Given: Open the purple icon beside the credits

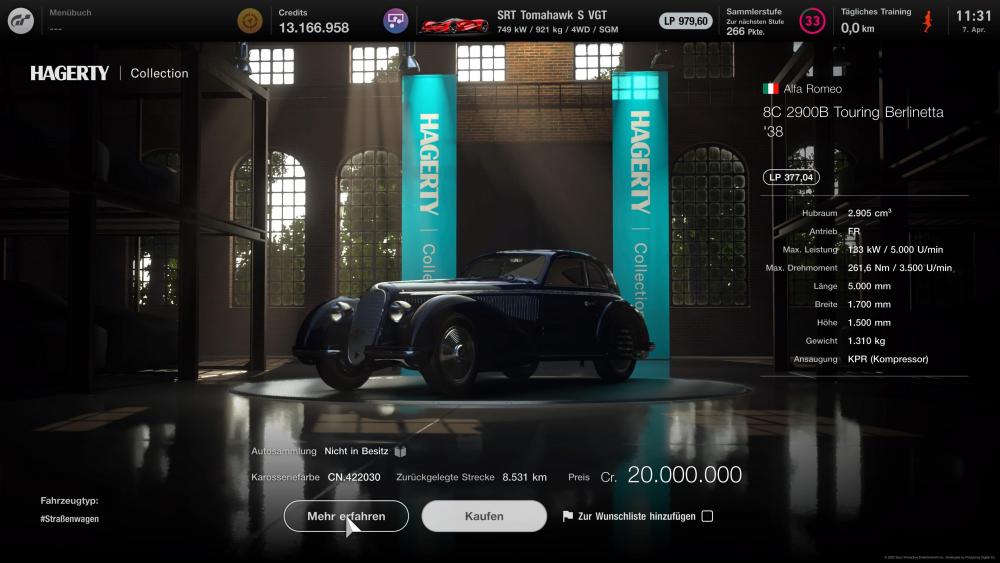Looking at the screenshot, I should tap(396, 20).
